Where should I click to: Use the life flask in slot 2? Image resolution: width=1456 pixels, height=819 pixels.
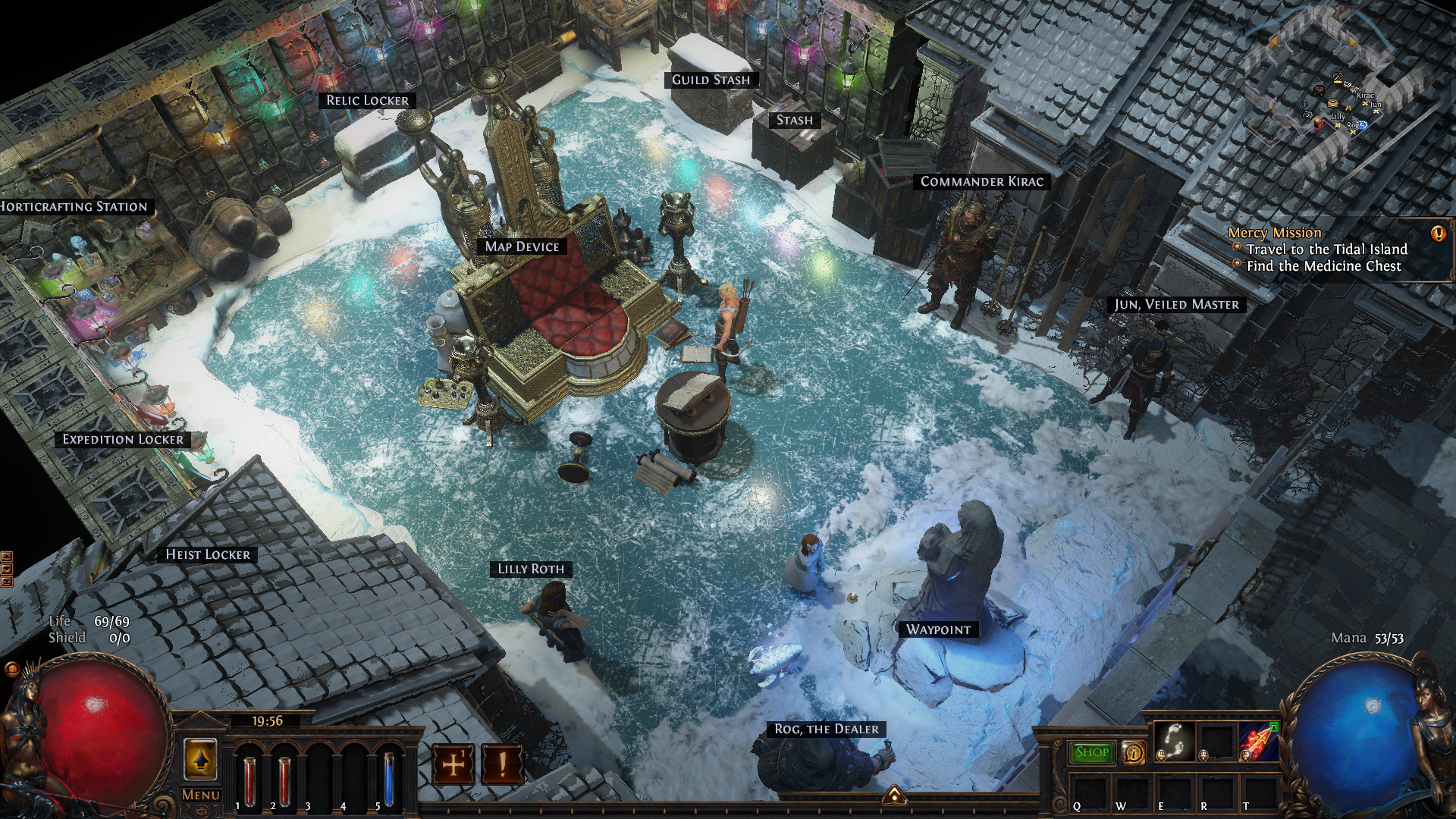[x=284, y=780]
